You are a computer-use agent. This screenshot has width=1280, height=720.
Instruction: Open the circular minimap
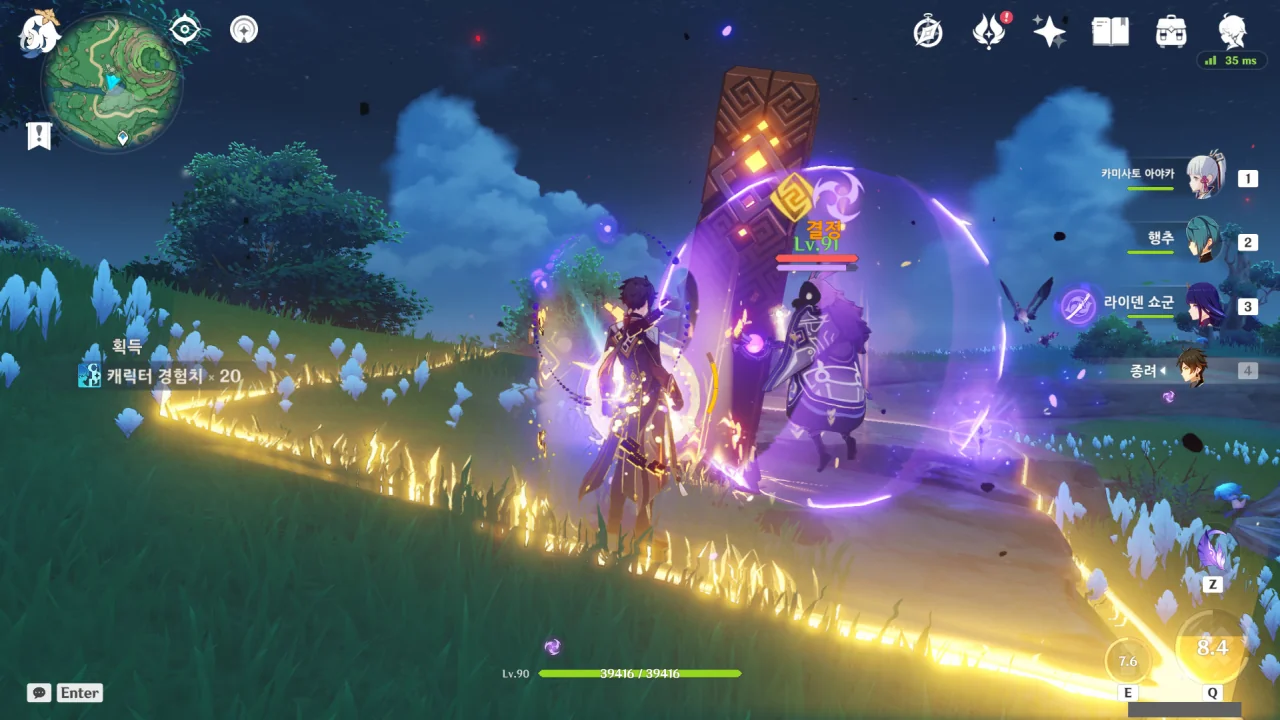(x=111, y=82)
